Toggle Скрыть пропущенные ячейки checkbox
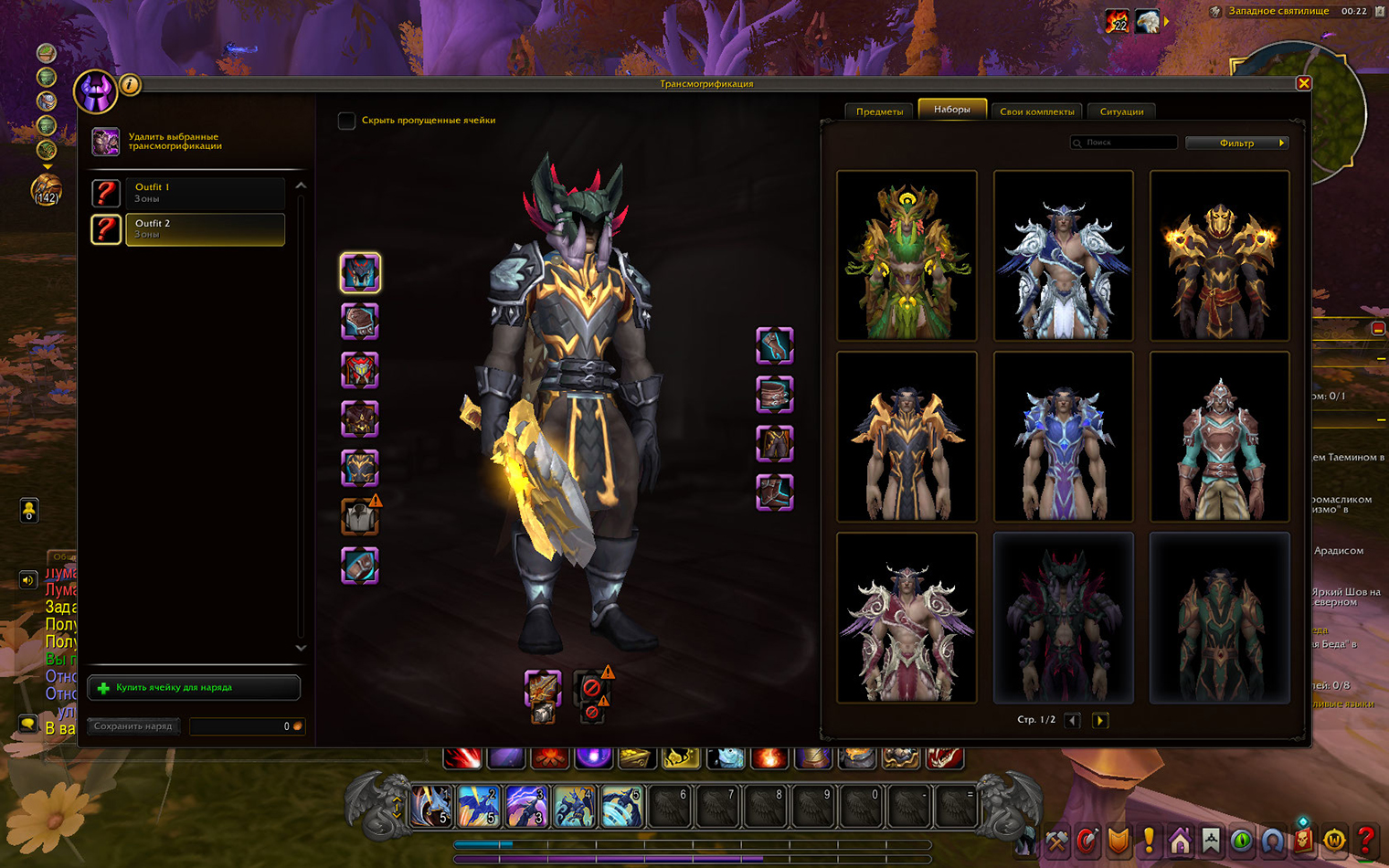1389x868 pixels. [346, 121]
